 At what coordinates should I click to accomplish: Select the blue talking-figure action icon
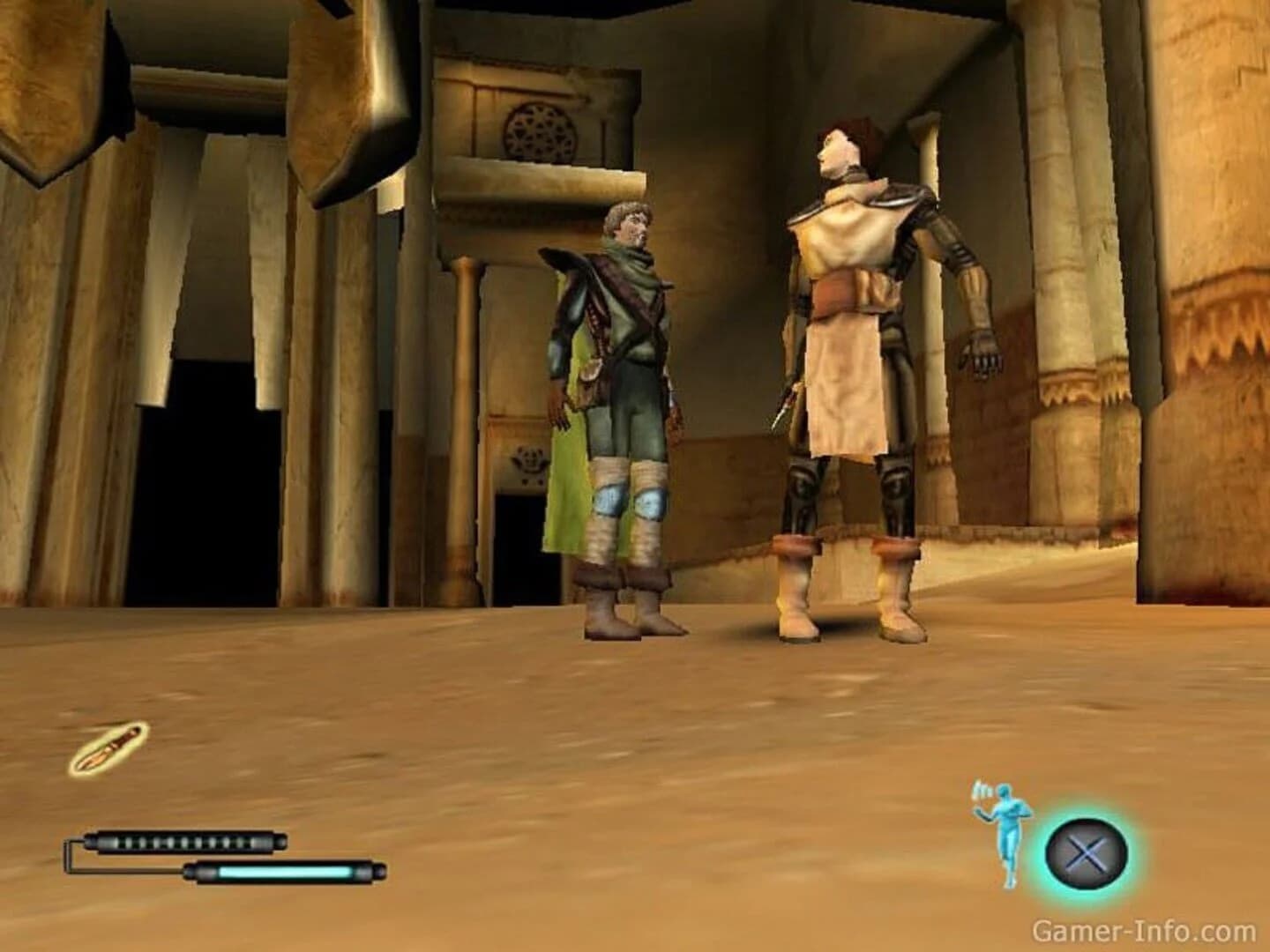pos(1005,833)
